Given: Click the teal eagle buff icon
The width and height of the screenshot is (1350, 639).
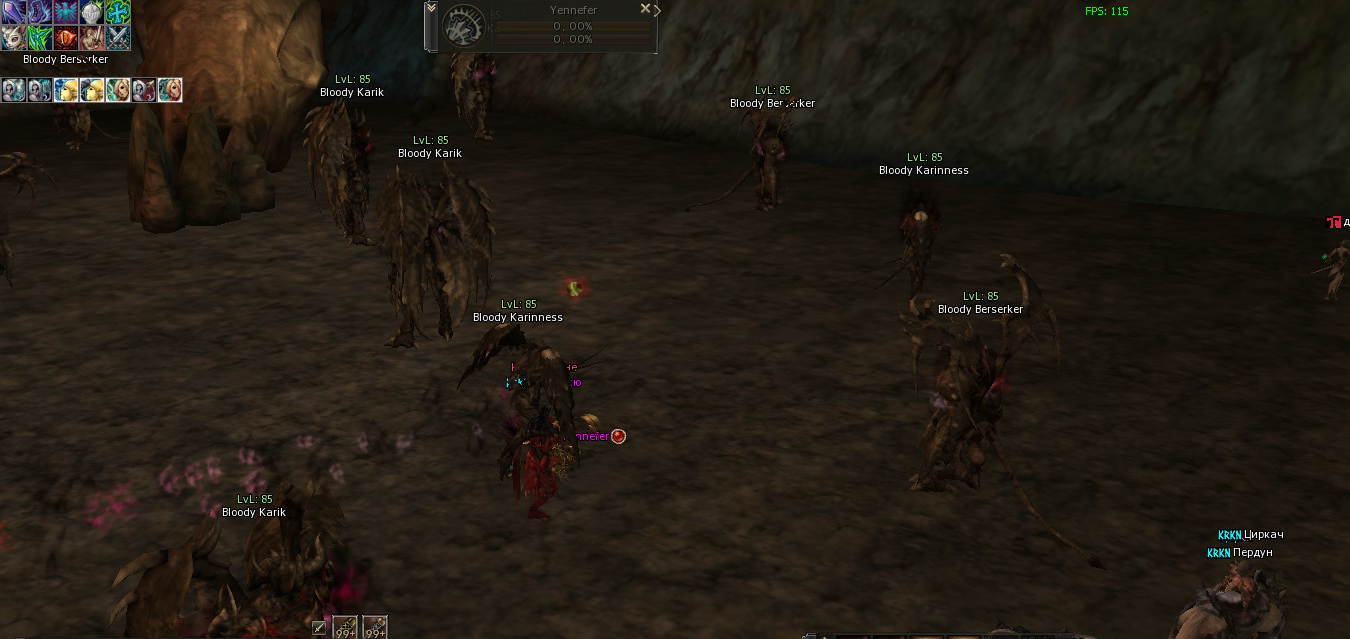Looking at the screenshot, I should tap(66, 12).
